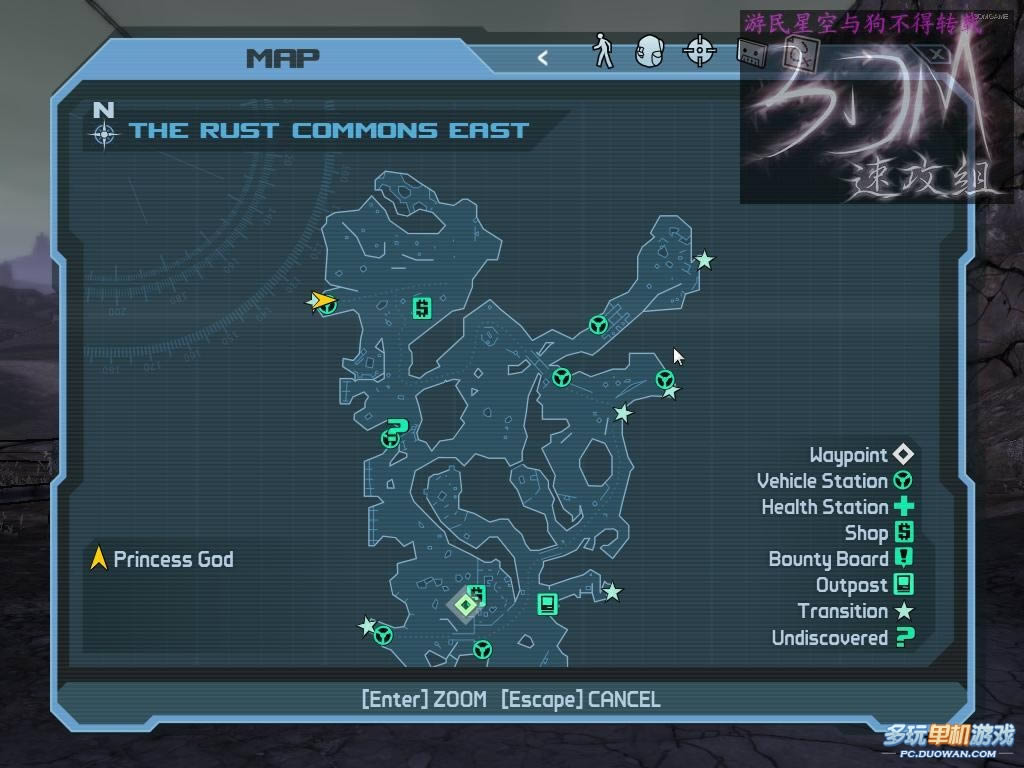
Task: Click the Undiscovered legend entry
Action: point(842,637)
